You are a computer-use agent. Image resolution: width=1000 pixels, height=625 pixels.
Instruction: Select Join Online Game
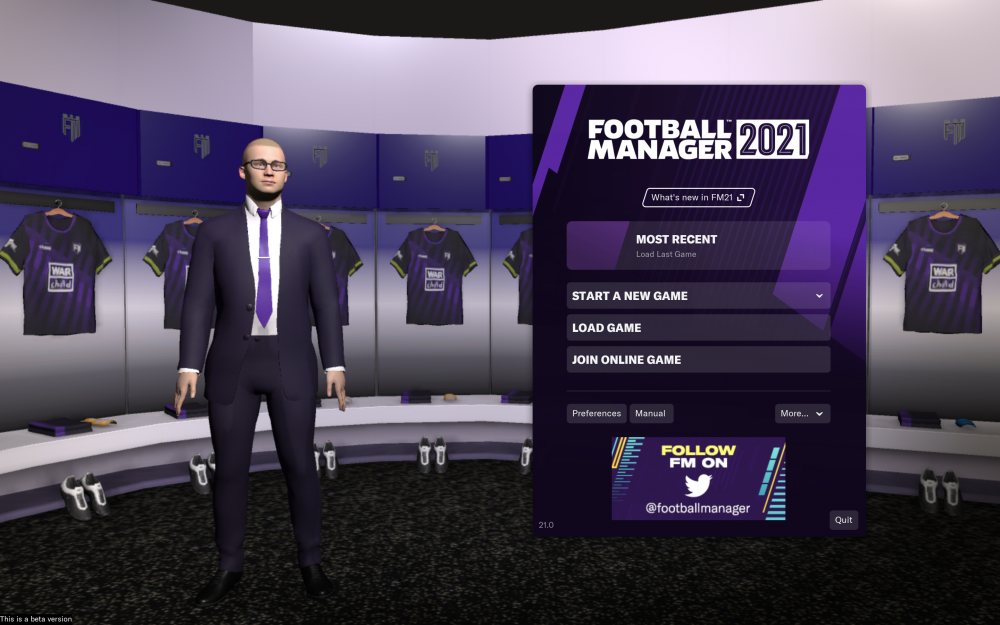pyautogui.click(x=698, y=360)
